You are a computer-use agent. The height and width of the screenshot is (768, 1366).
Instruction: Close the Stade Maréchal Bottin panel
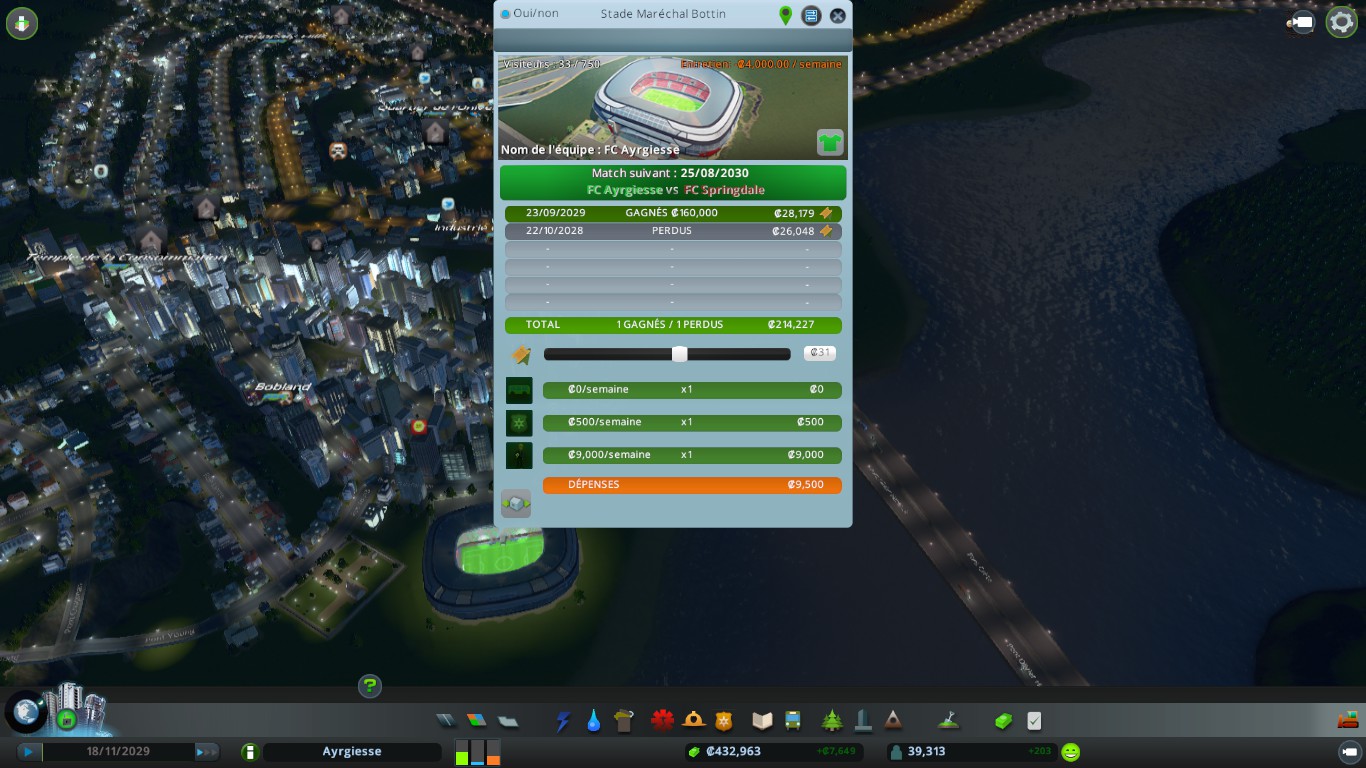tap(838, 15)
